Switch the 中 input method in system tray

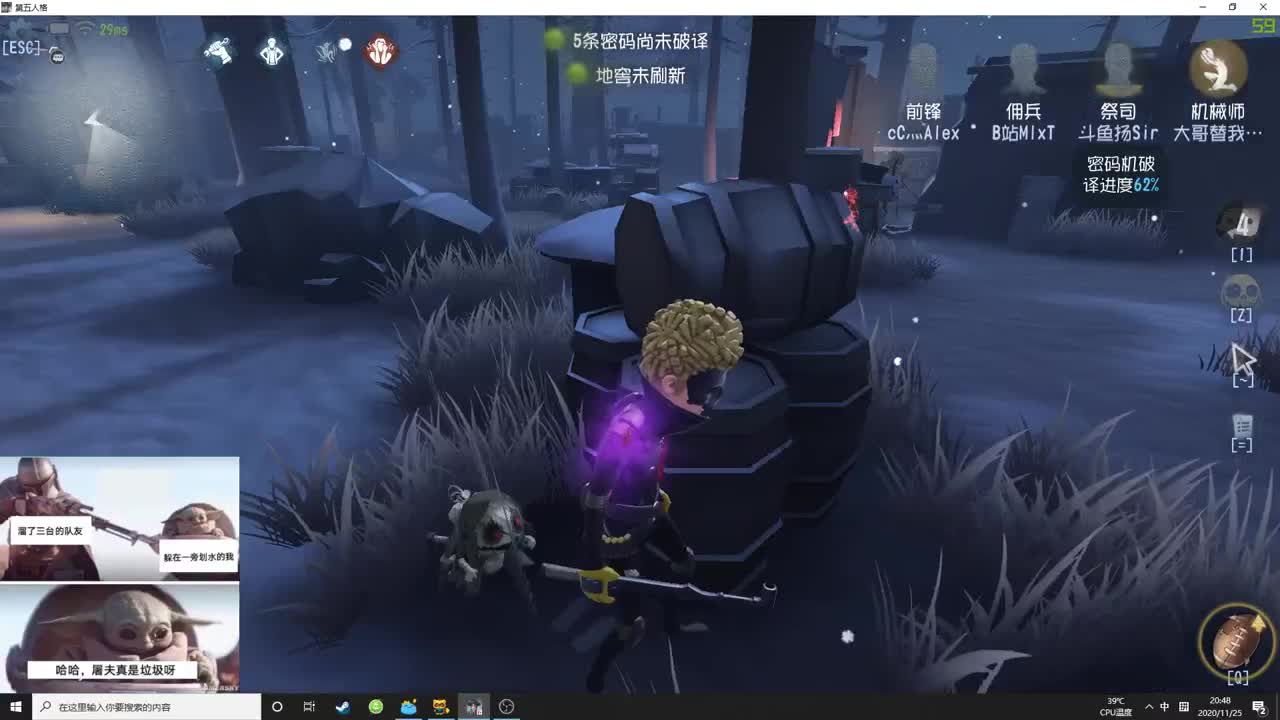point(1164,707)
